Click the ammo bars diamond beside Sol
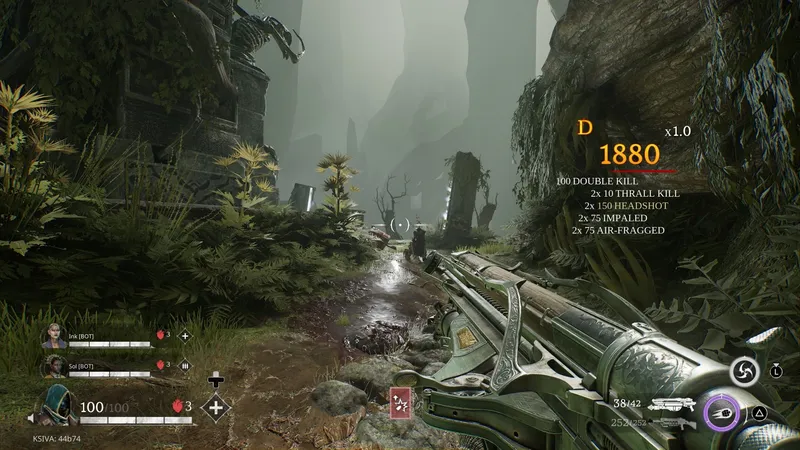This screenshot has width=800, height=450. (184, 366)
